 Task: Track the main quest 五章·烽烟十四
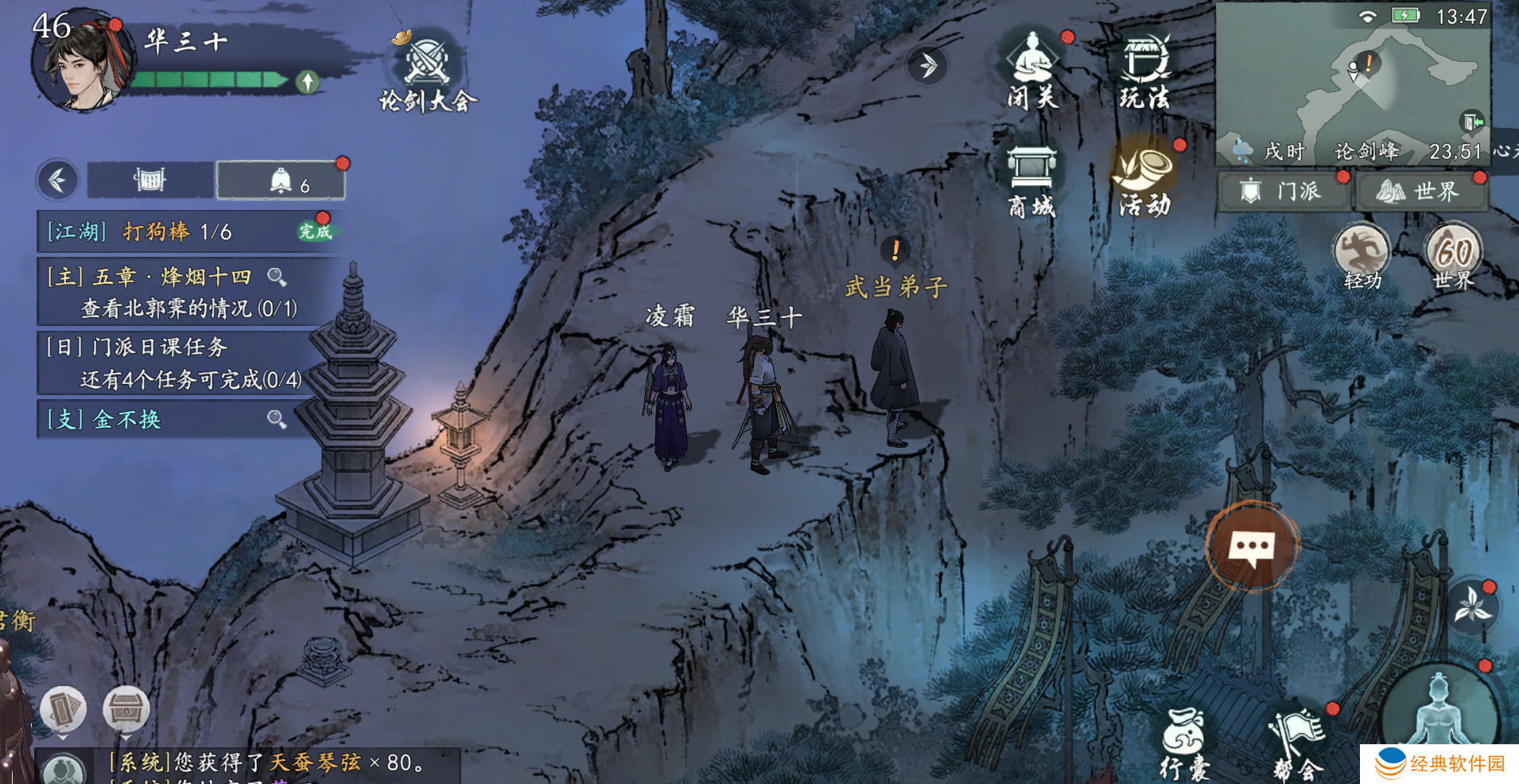point(277,277)
